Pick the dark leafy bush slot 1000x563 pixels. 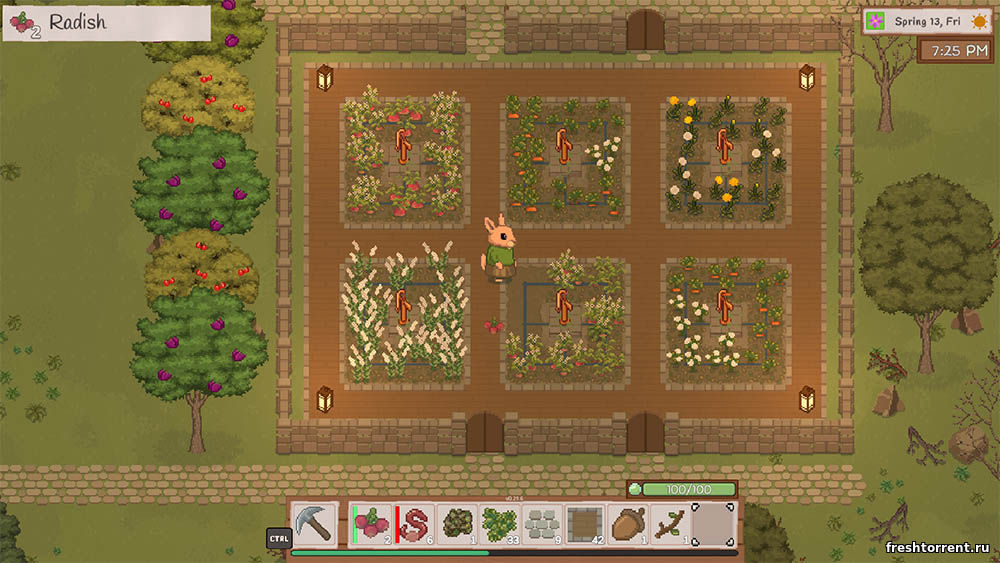click(x=457, y=524)
